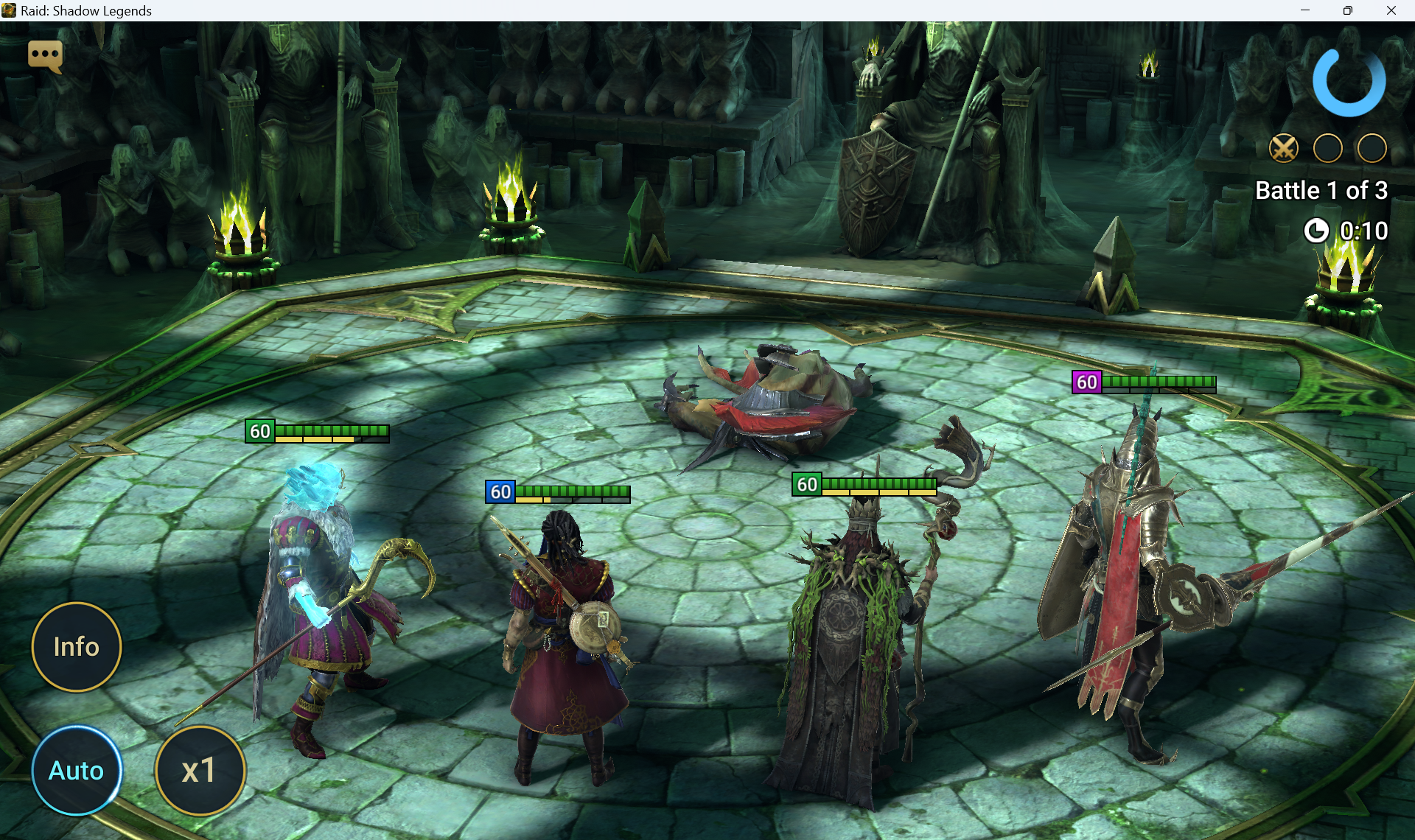Open the battle Info panel
1415x840 pixels.
point(77,647)
